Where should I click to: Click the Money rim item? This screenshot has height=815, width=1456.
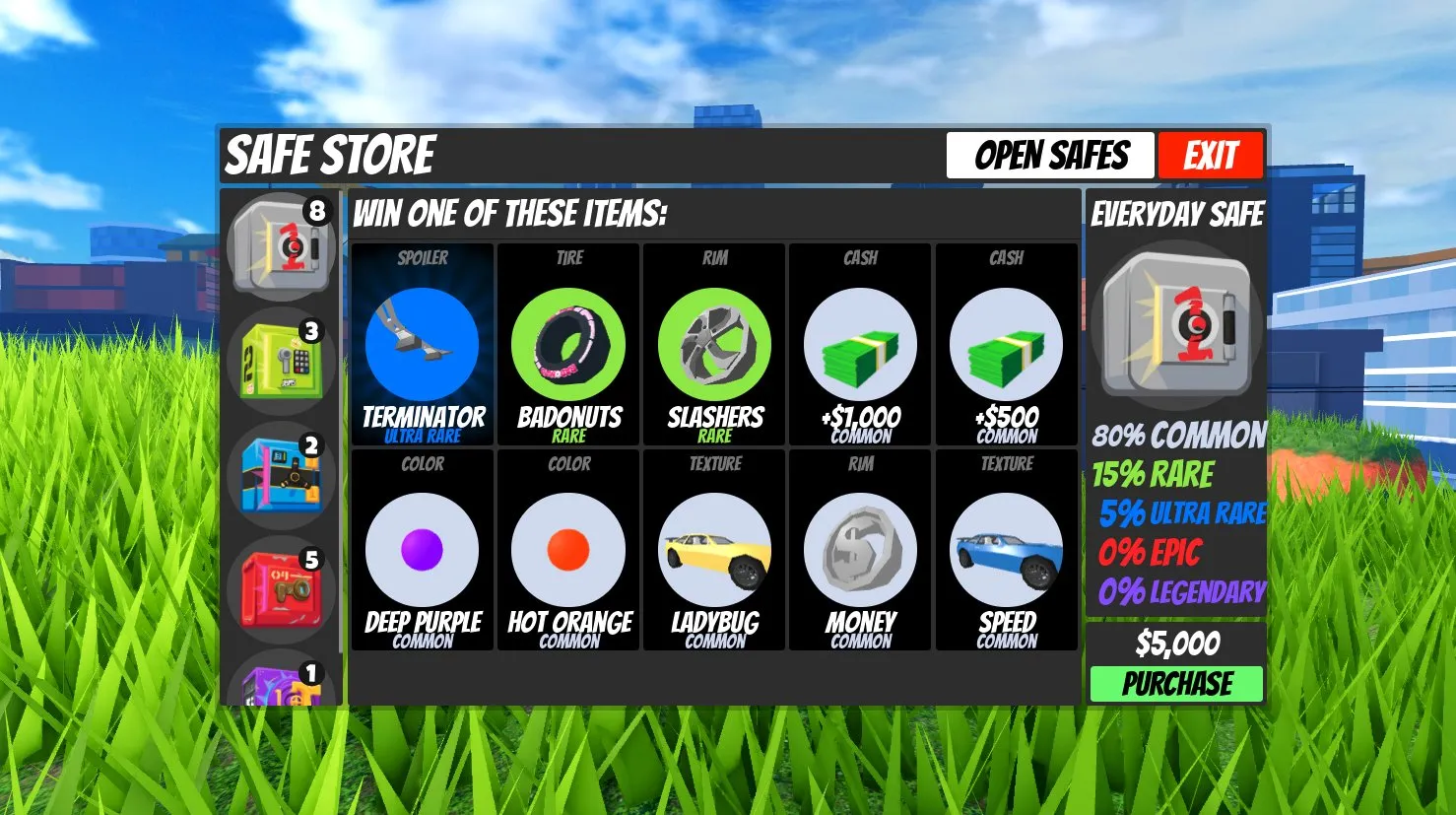[860, 550]
